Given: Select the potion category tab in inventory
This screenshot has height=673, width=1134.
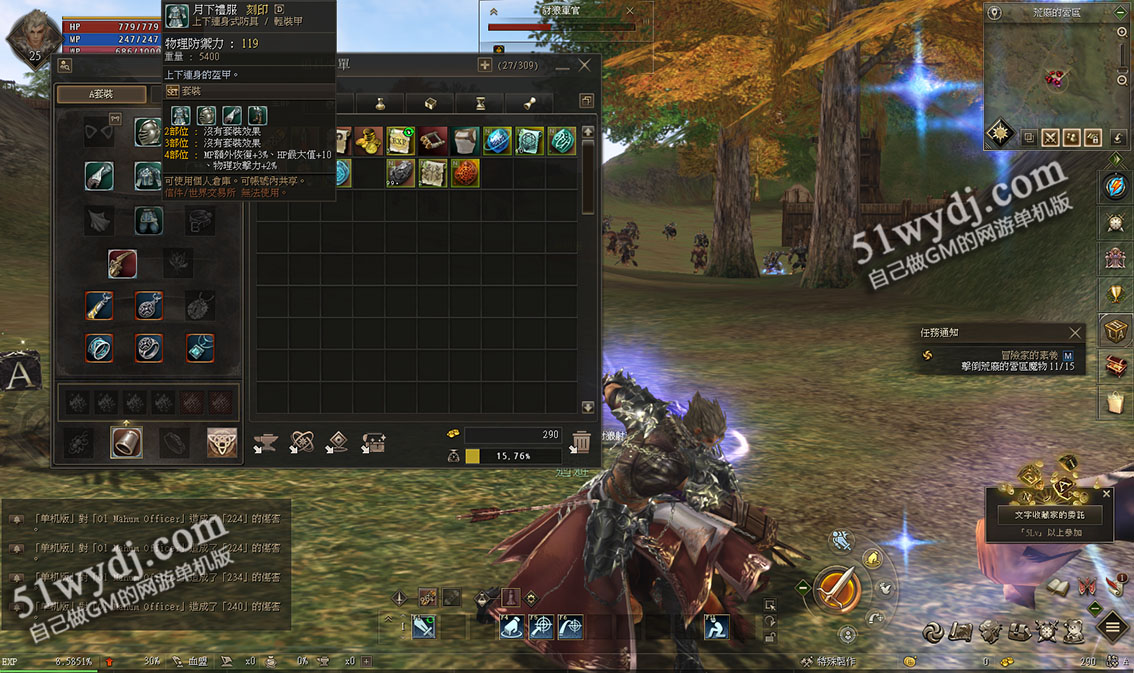Looking at the screenshot, I should coord(381,103).
